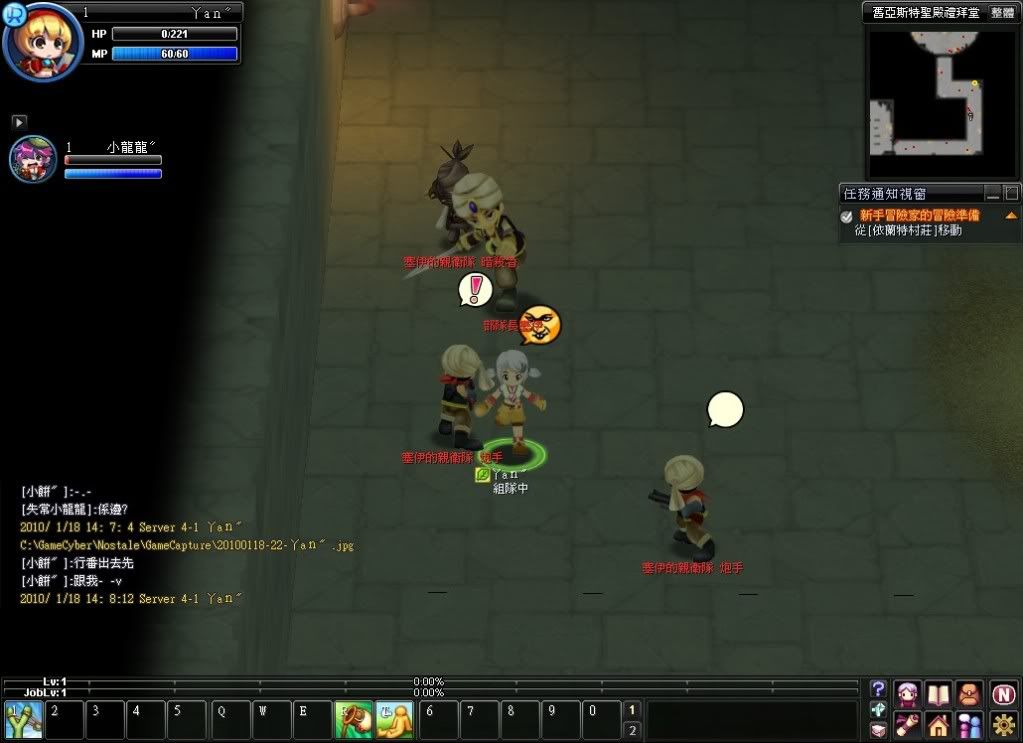This screenshot has width=1023, height=743.
Task: Open the house icon menu
Action: point(938,723)
